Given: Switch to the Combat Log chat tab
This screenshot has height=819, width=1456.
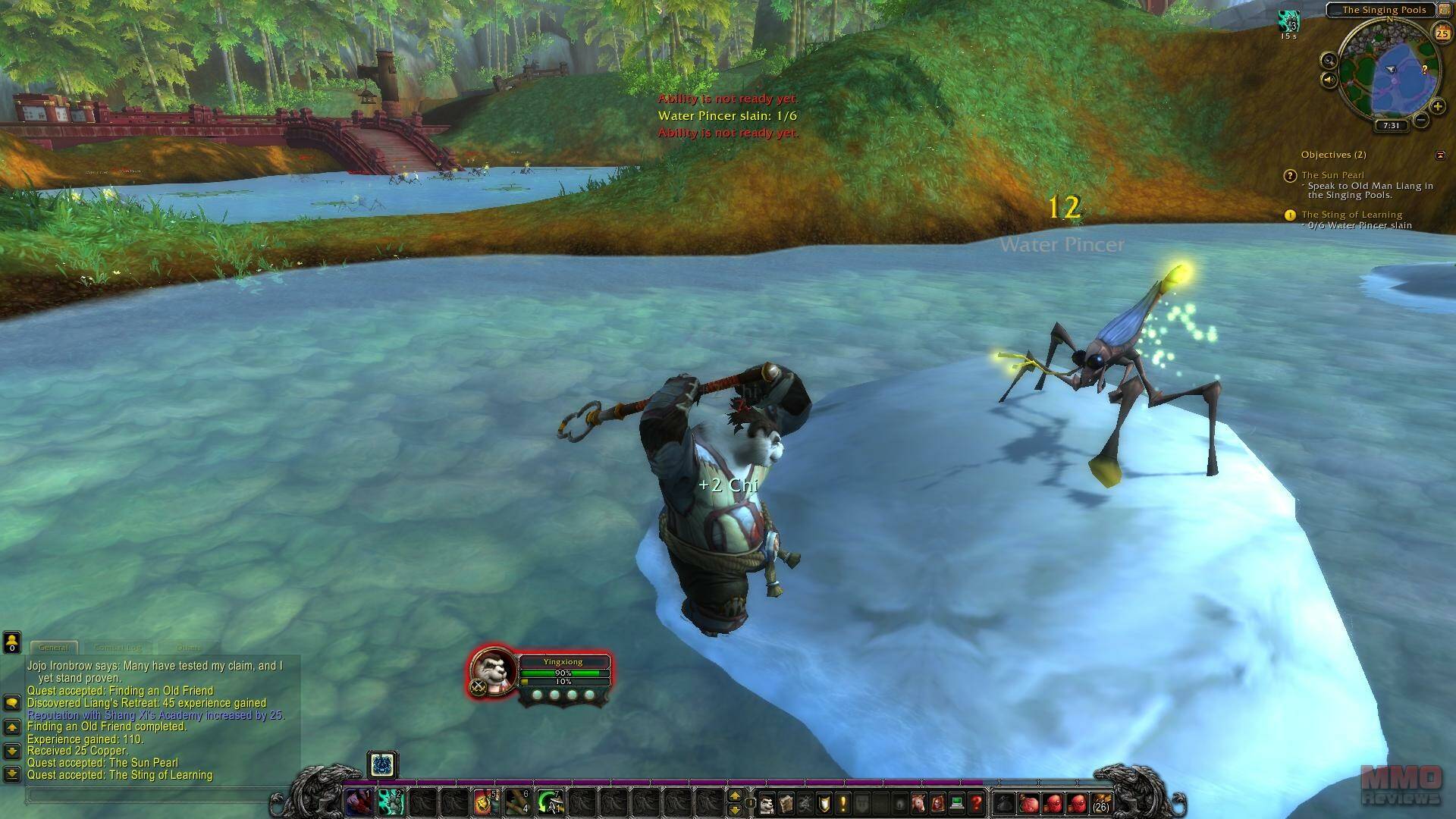Looking at the screenshot, I should pos(118,648).
